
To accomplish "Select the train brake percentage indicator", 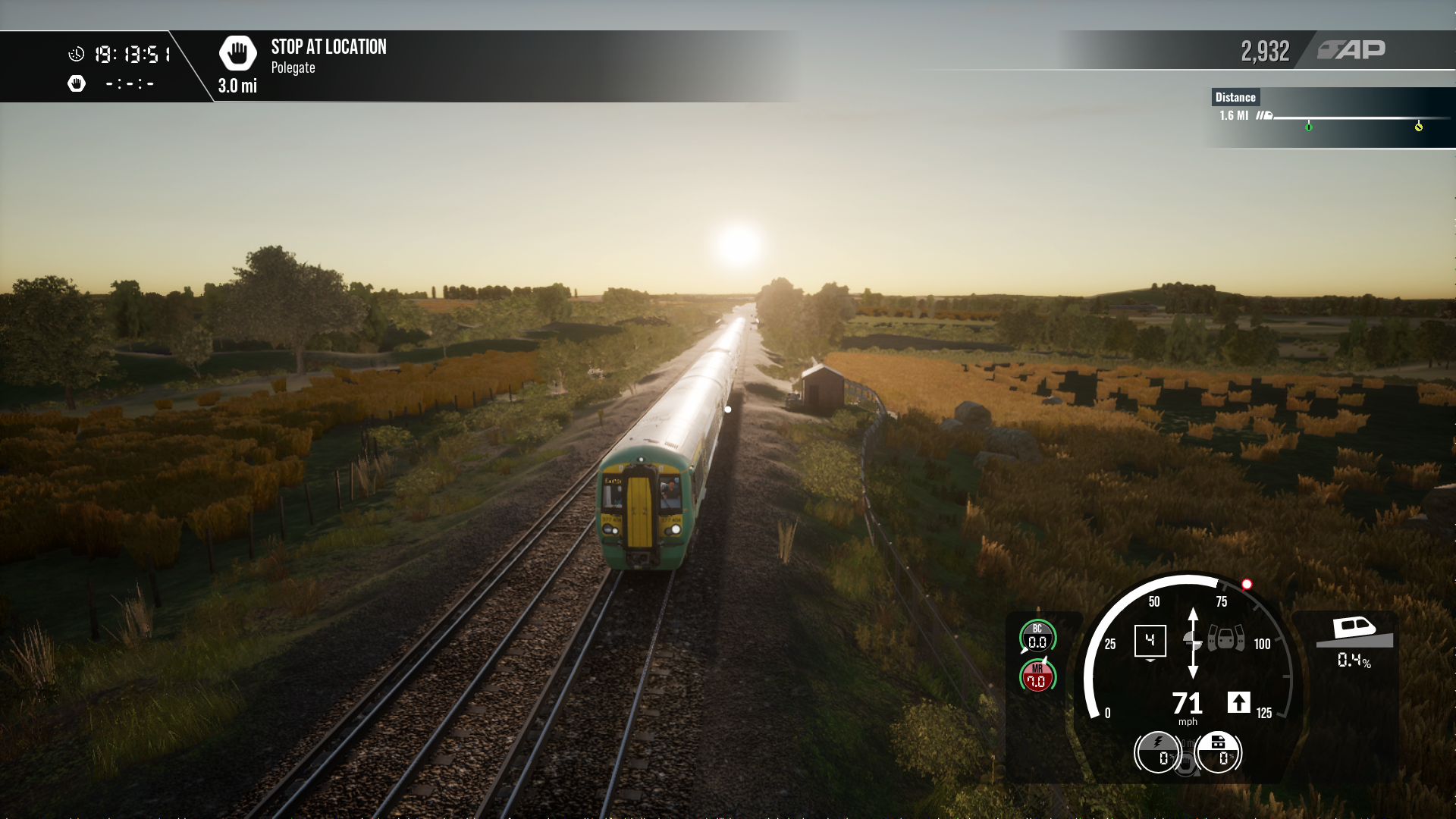I will (1218, 752).
